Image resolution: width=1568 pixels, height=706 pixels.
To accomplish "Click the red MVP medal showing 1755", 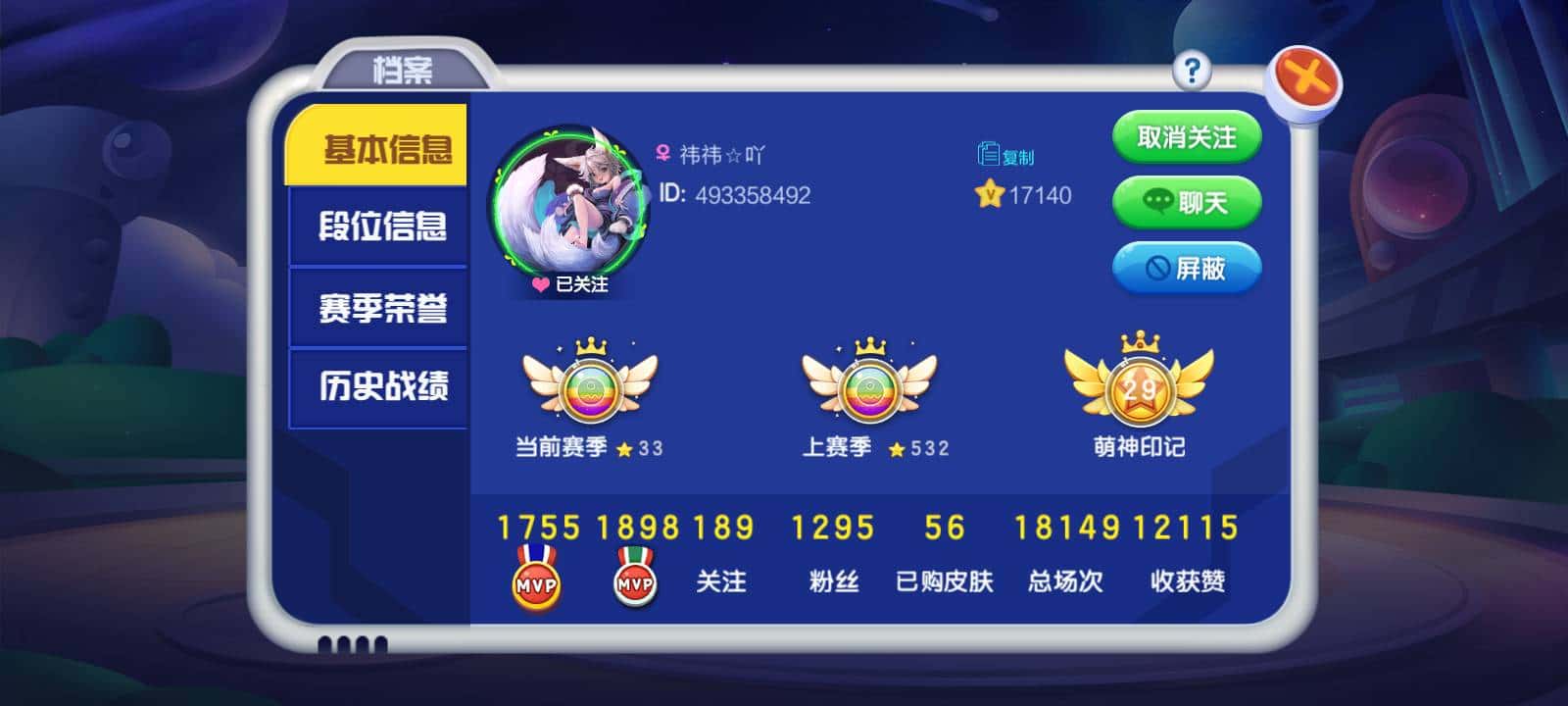I will (537, 579).
